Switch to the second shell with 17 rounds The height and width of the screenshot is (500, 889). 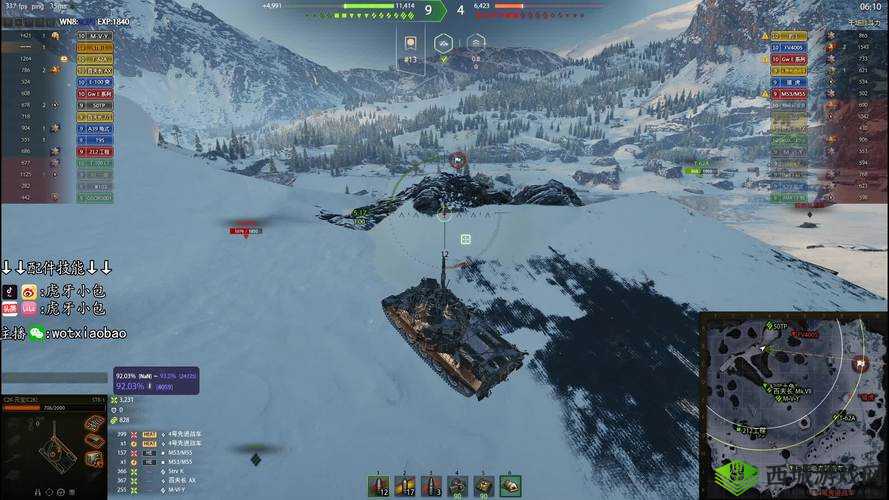pos(405,486)
